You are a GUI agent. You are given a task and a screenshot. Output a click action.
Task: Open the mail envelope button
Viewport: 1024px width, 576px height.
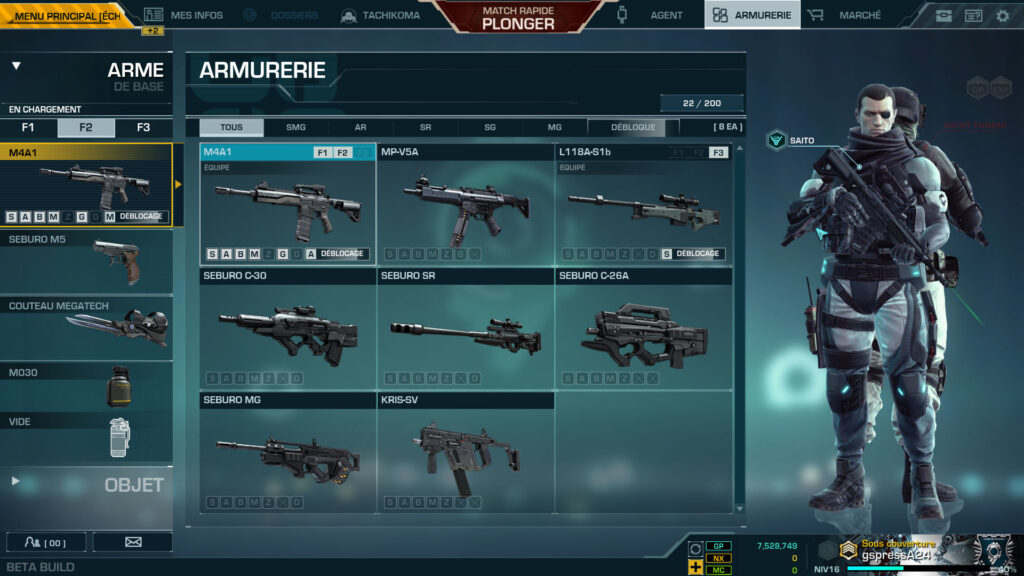pyautogui.click(x=133, y=542)
